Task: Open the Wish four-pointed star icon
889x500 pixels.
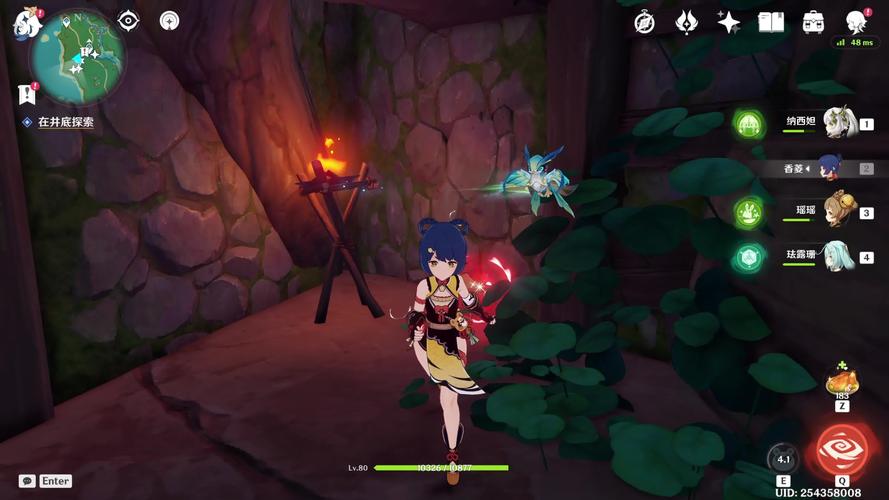Action: coord(729,22)
